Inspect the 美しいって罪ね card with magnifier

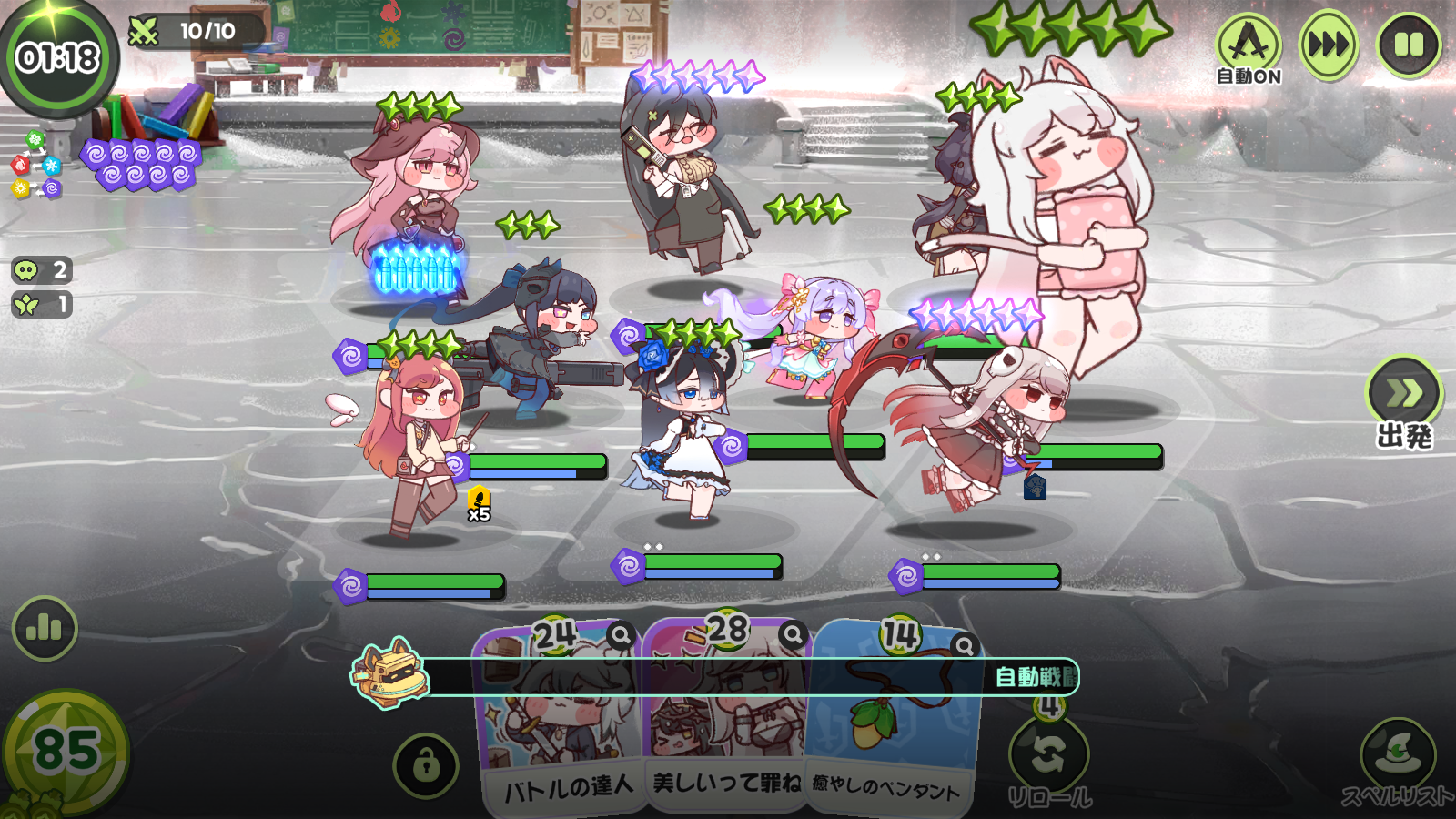[793, 633]
